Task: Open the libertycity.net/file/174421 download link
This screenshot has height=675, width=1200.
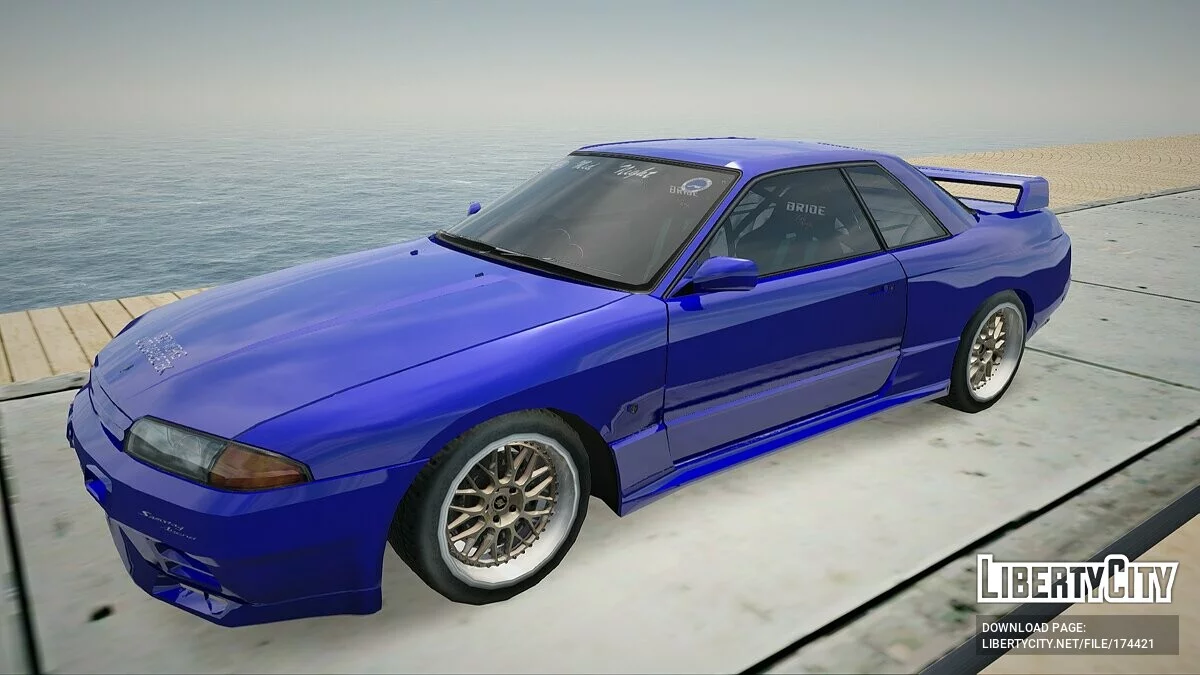Action: pos(1067,644)
